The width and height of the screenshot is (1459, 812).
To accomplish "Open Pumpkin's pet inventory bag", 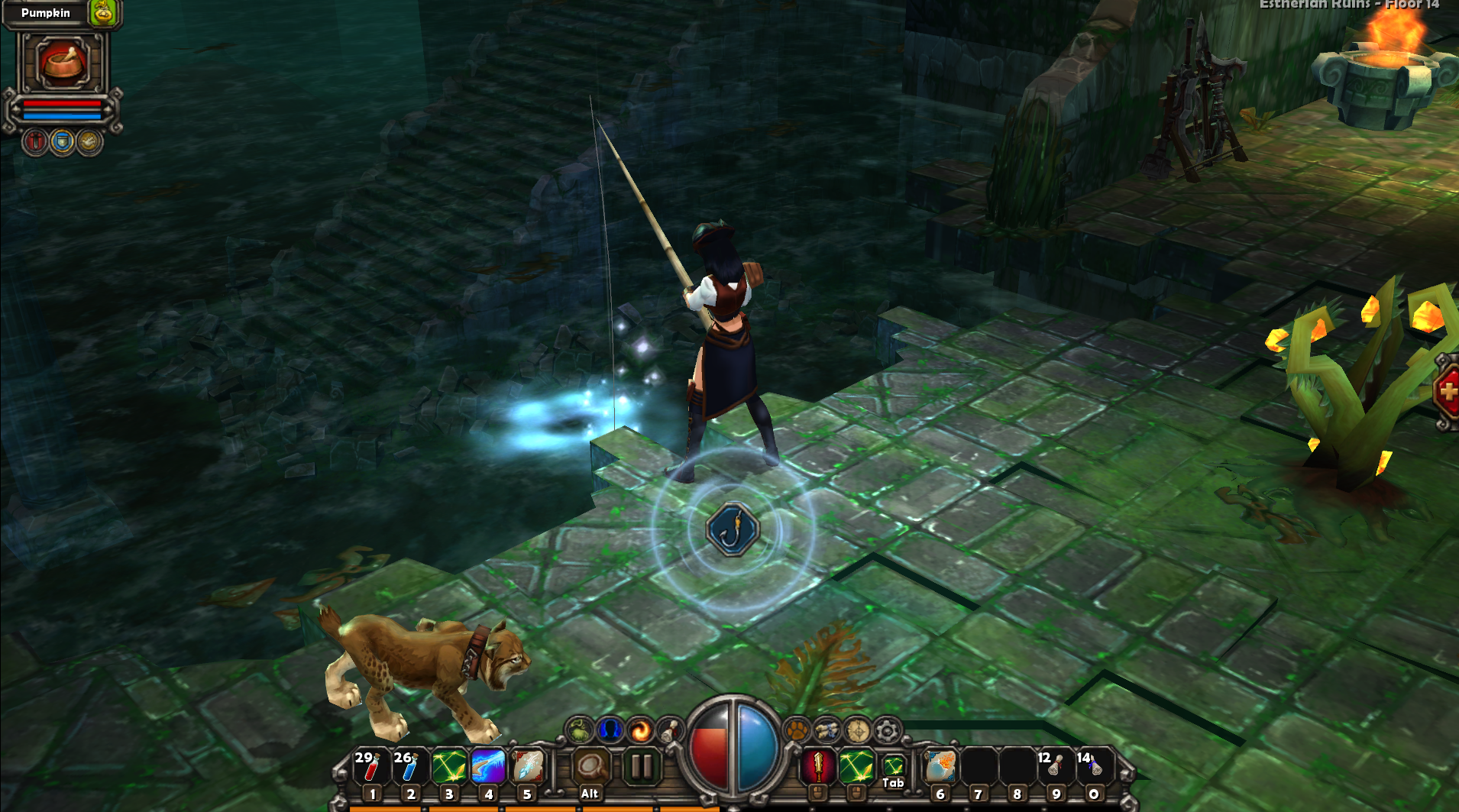I will point(103,12).
